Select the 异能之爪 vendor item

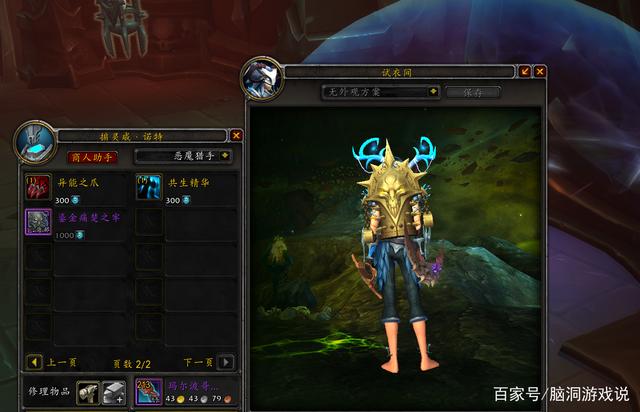[38, 186]
